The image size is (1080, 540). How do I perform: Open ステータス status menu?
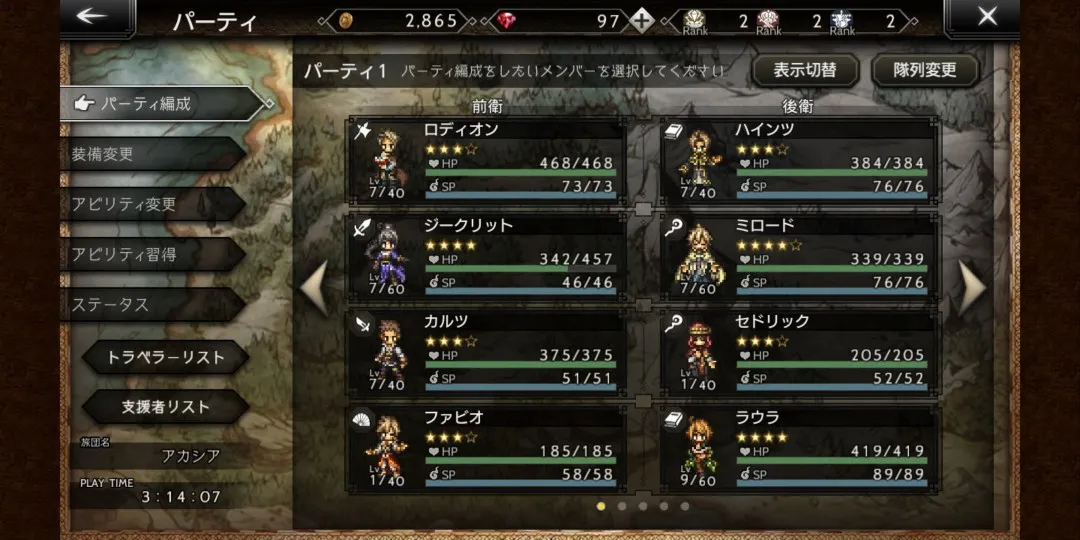[150, 304]
